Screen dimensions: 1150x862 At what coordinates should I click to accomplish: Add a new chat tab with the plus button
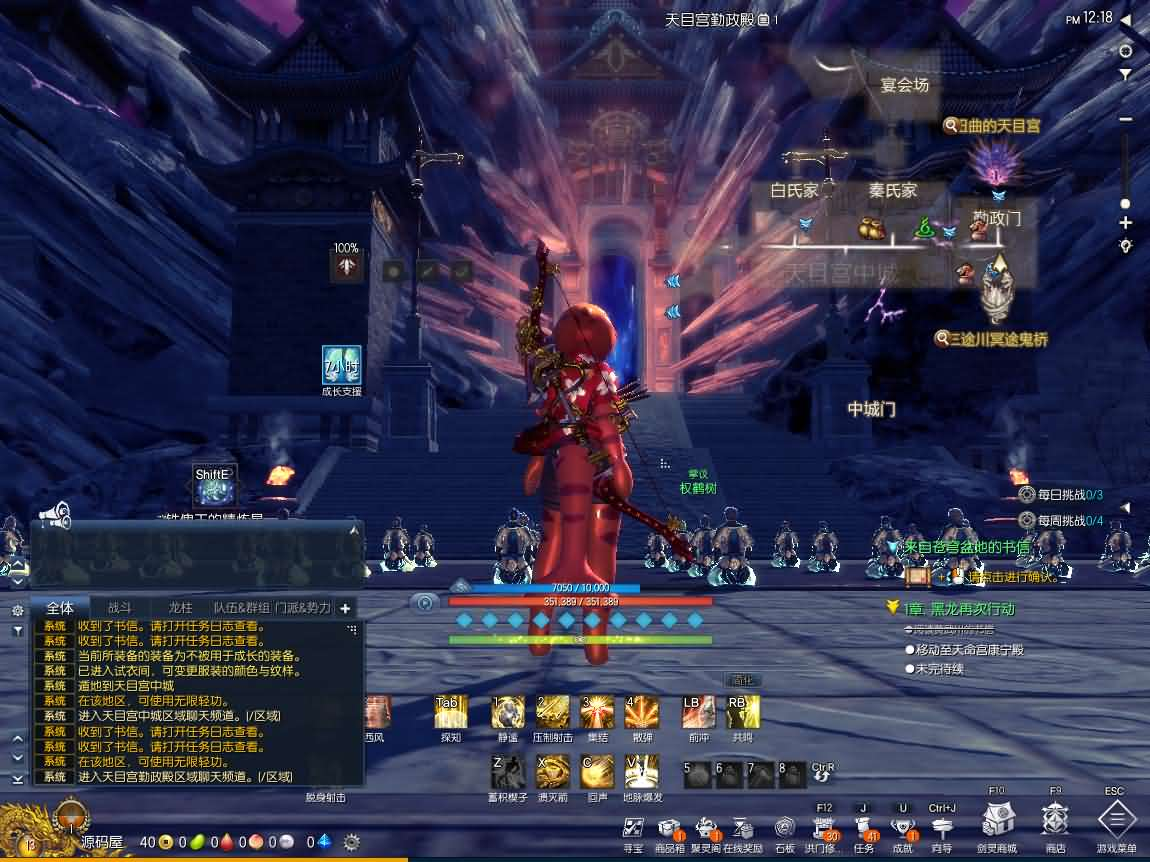345,608
